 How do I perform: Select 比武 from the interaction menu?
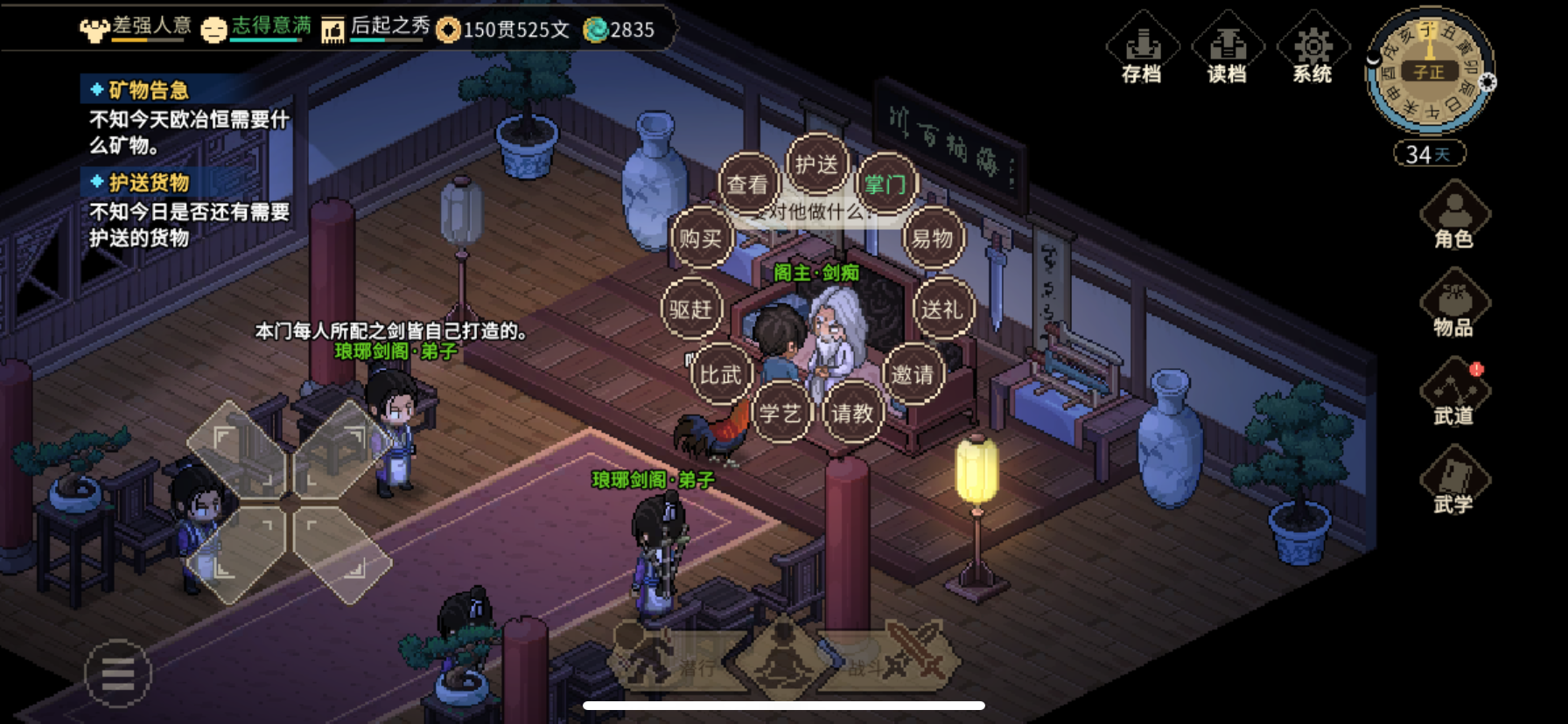(x=720, y=374)
